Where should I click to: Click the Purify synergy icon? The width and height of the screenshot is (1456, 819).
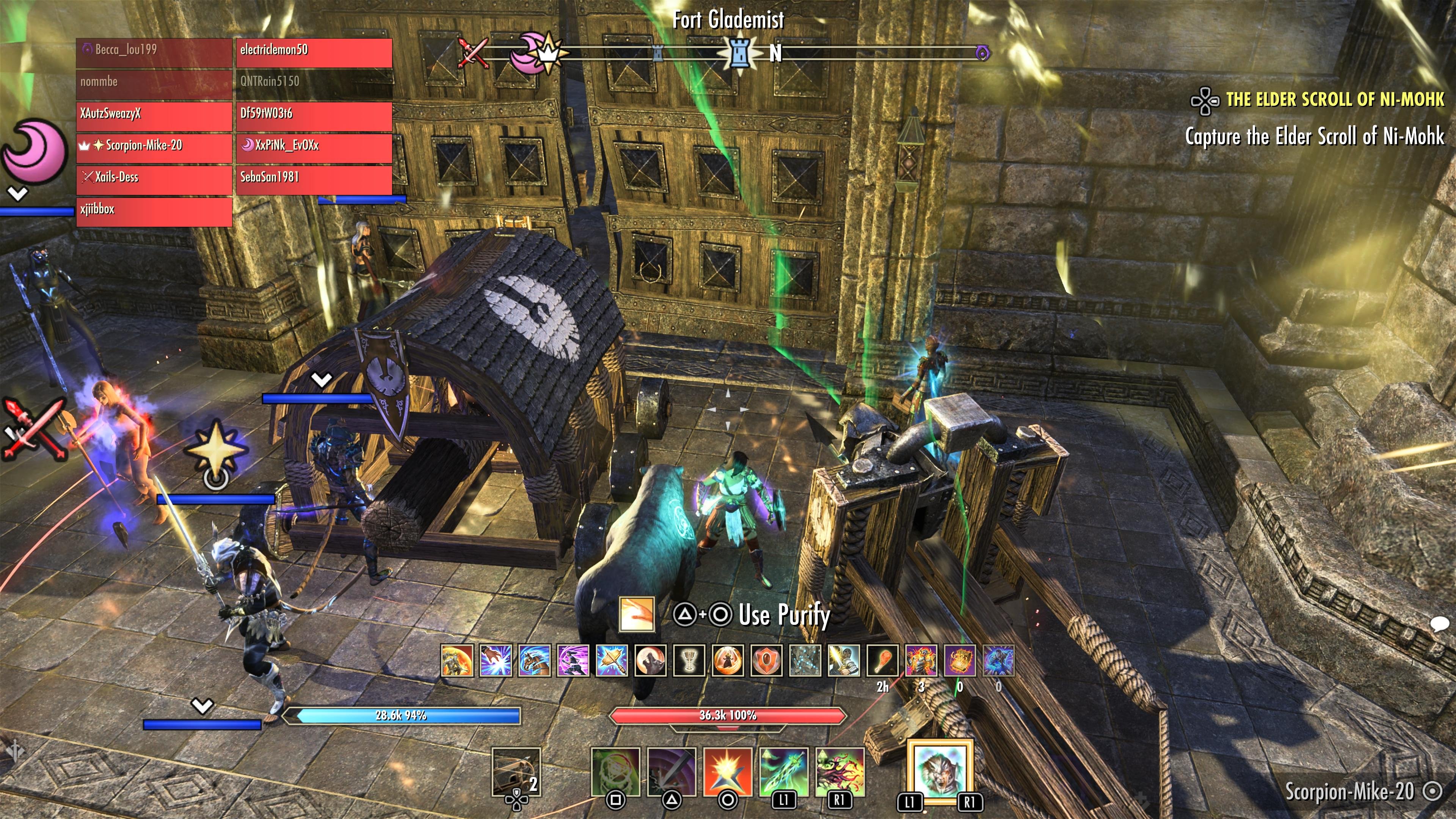tap(637, 614)
